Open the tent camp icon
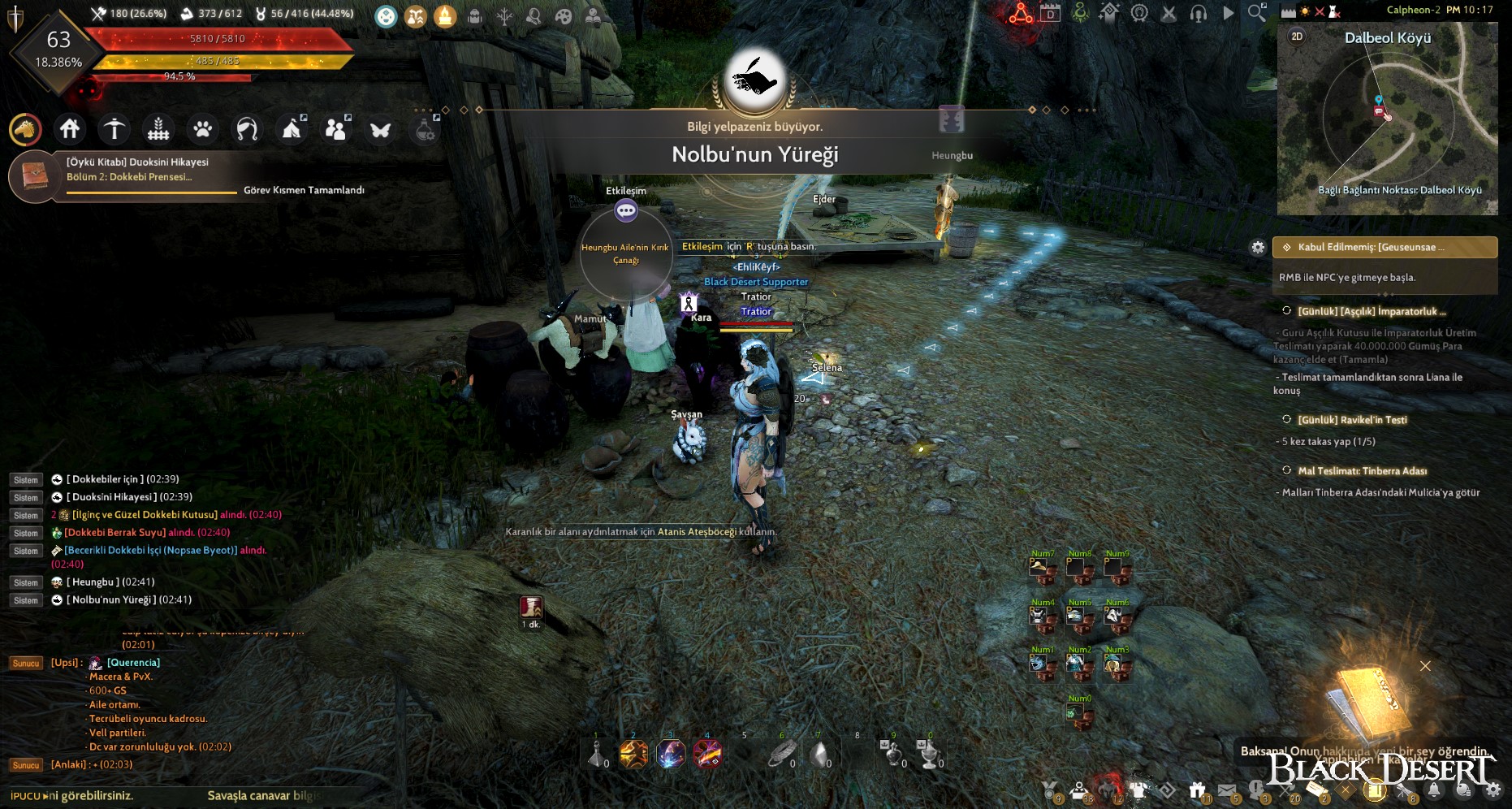This screenshot has height=809, width=1512. click(x=291, y=129)
